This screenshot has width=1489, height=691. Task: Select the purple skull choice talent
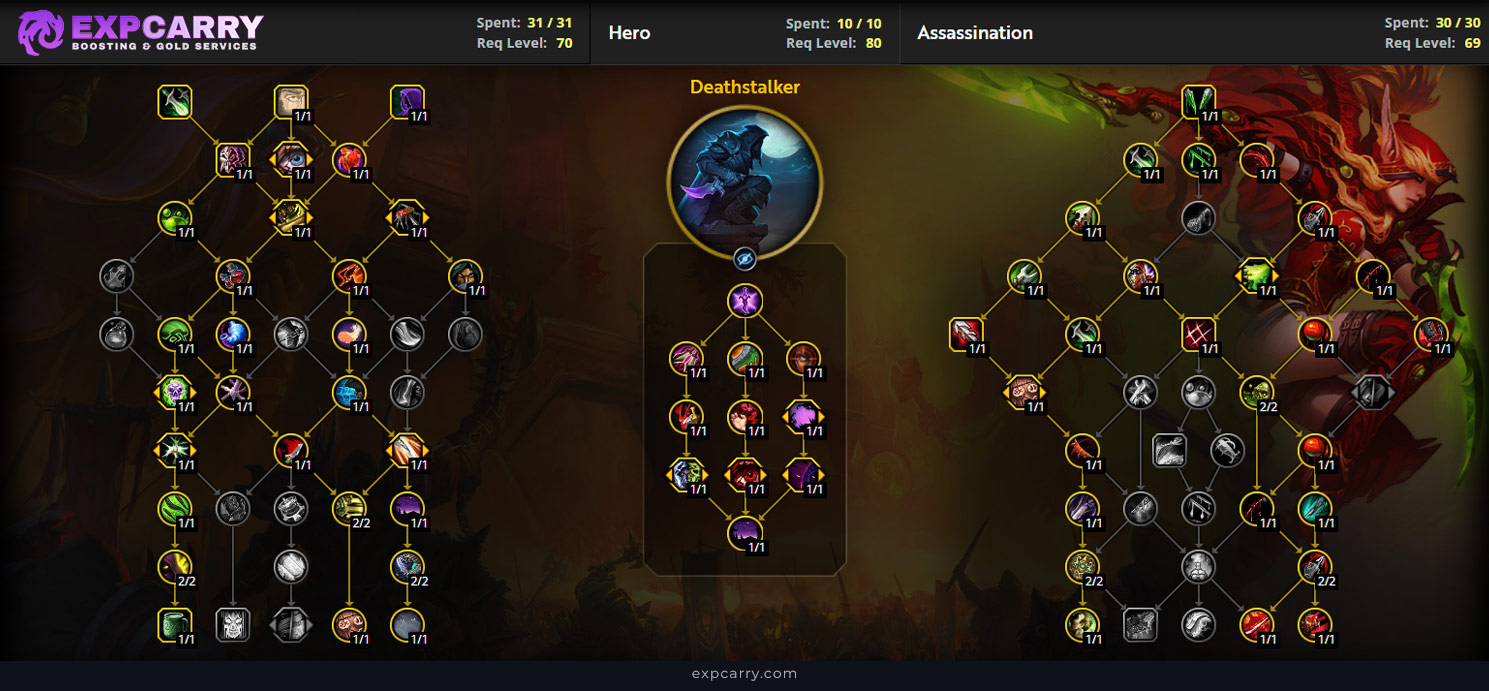175,392
